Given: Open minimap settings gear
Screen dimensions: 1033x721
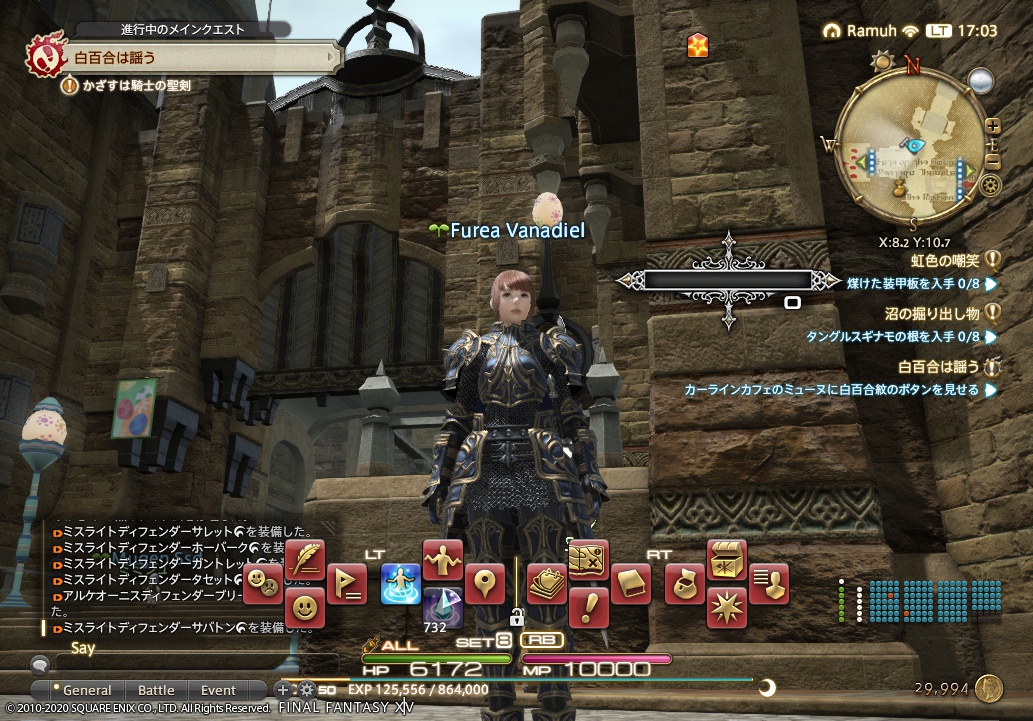Looking at the screenshot, I should pos(991,185).
